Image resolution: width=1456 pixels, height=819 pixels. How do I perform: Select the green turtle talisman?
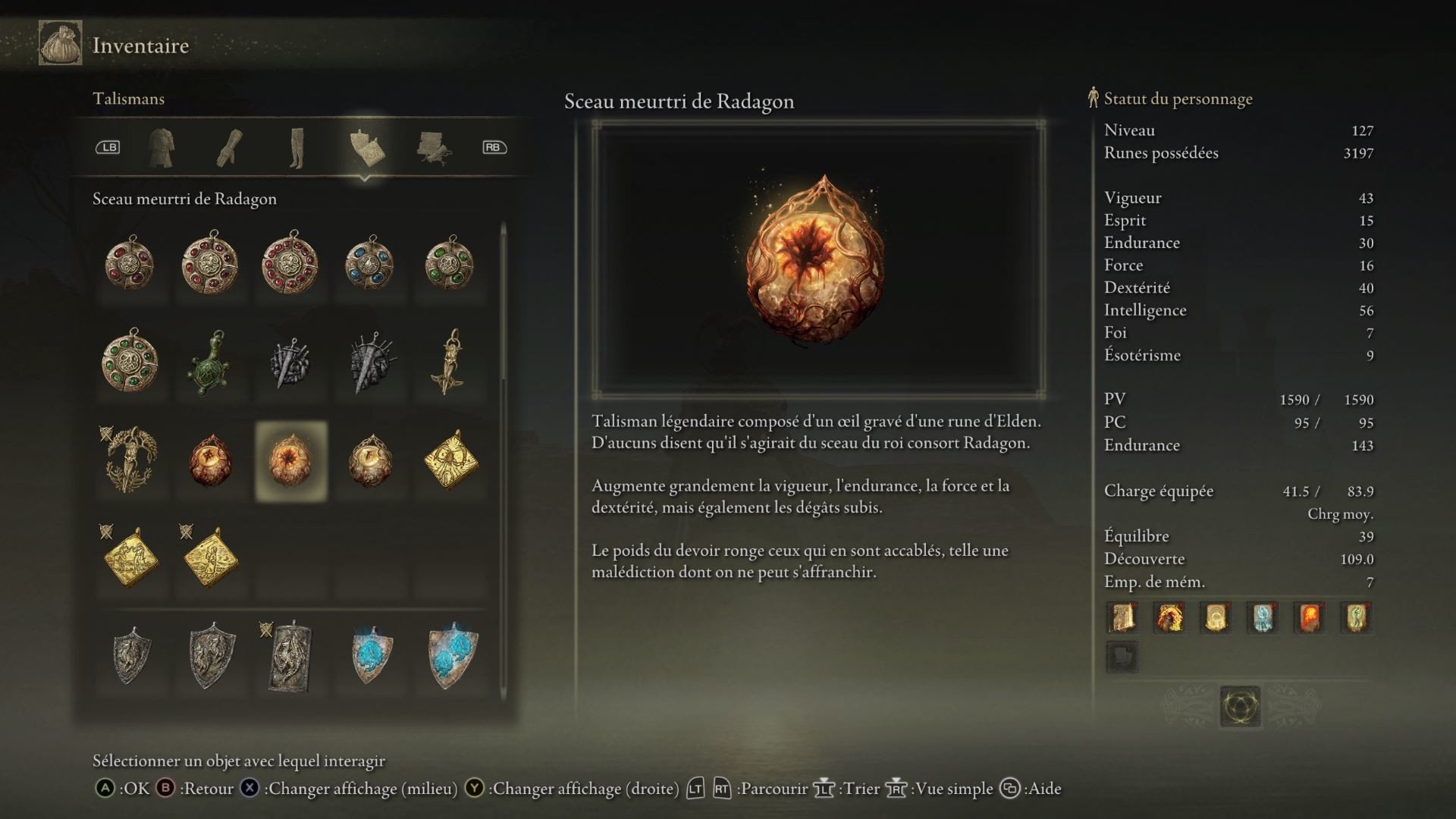point(210,362)
